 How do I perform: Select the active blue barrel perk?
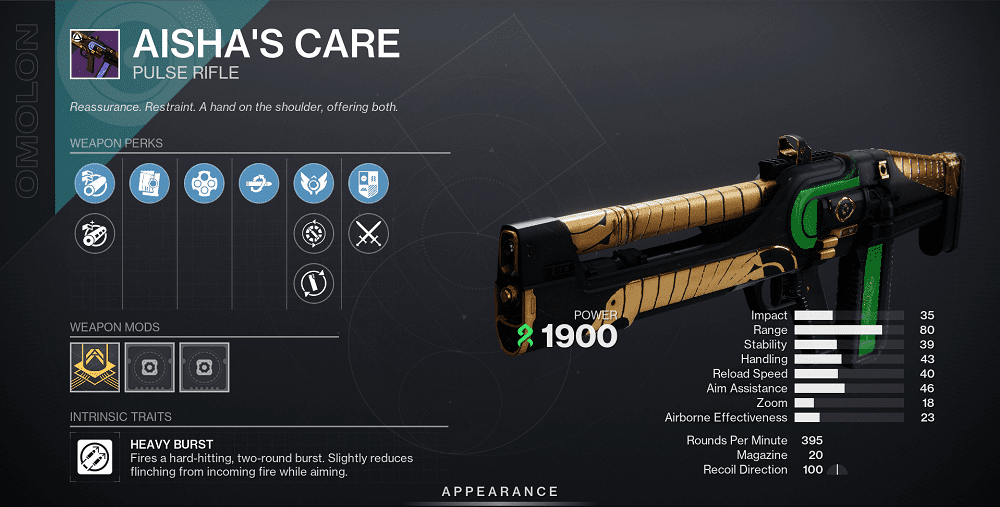point(95,184)
